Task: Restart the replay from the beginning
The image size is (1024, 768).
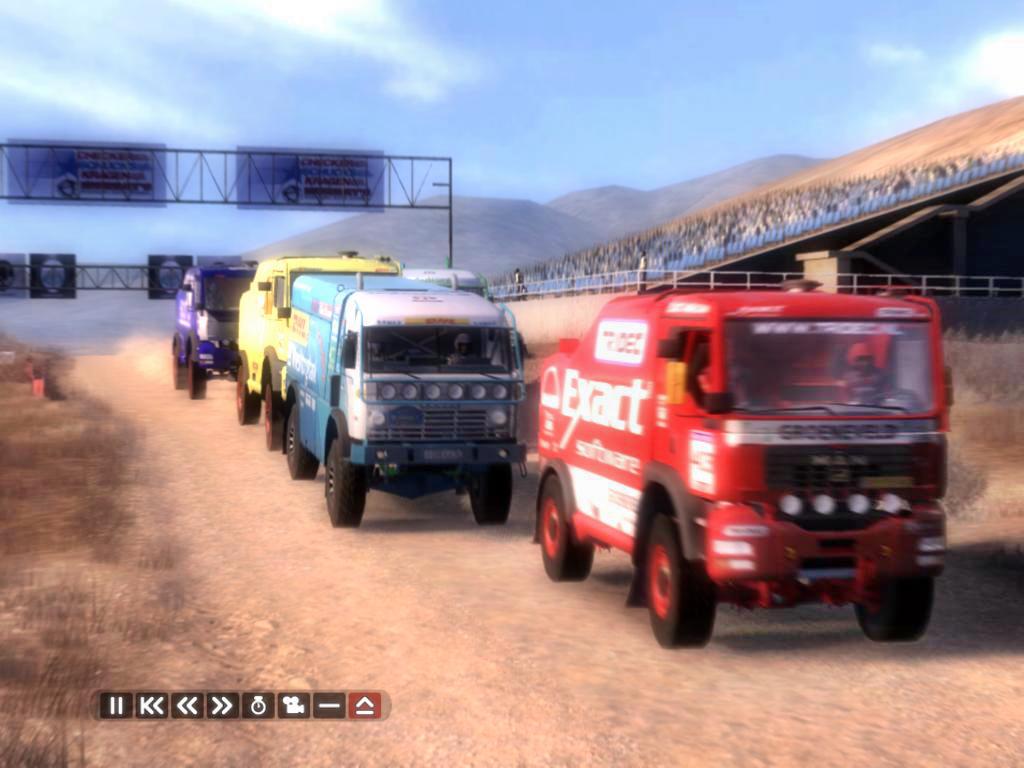Action: pos(151,705)
